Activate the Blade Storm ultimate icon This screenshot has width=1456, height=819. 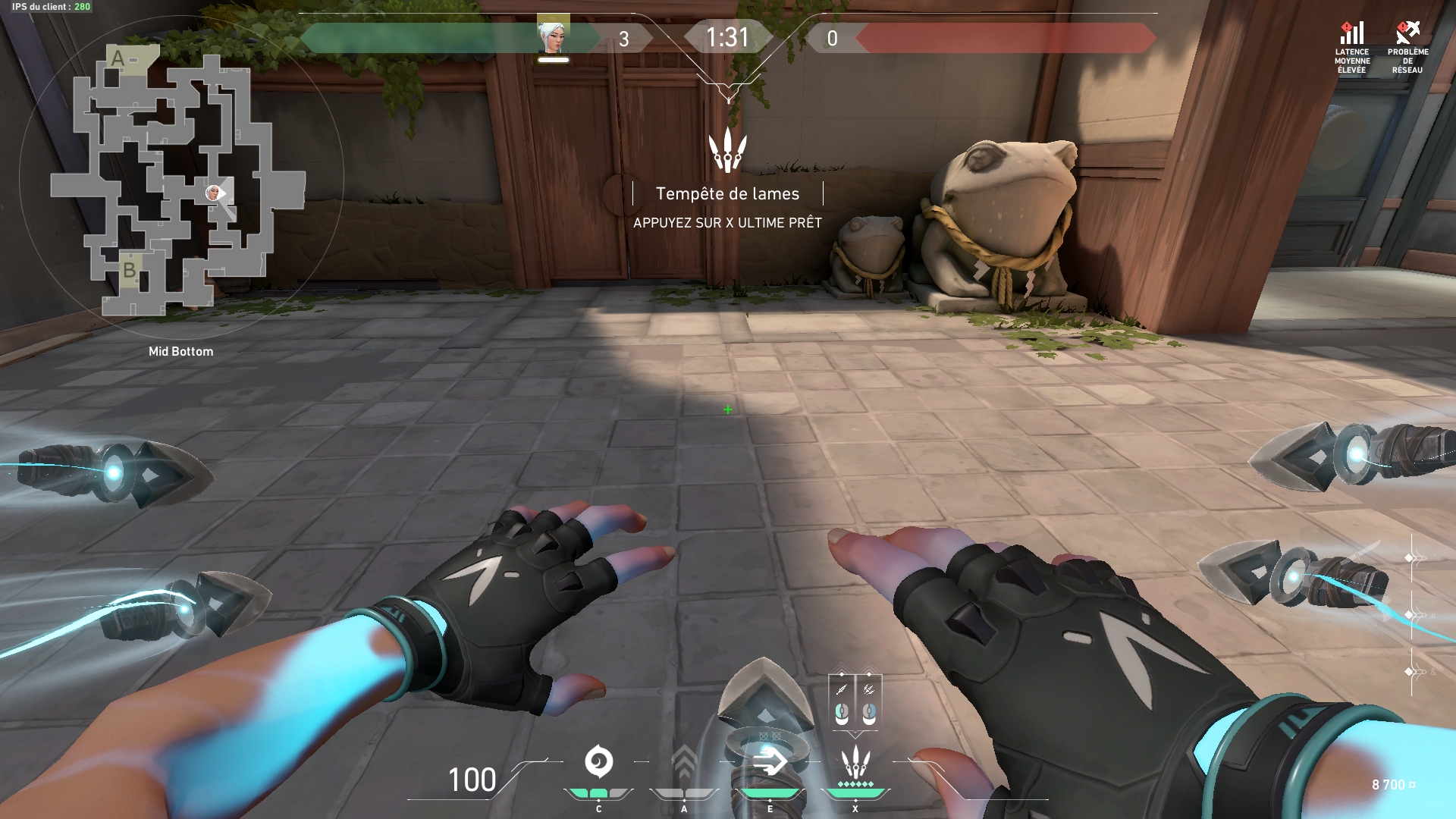click(855, 762)
